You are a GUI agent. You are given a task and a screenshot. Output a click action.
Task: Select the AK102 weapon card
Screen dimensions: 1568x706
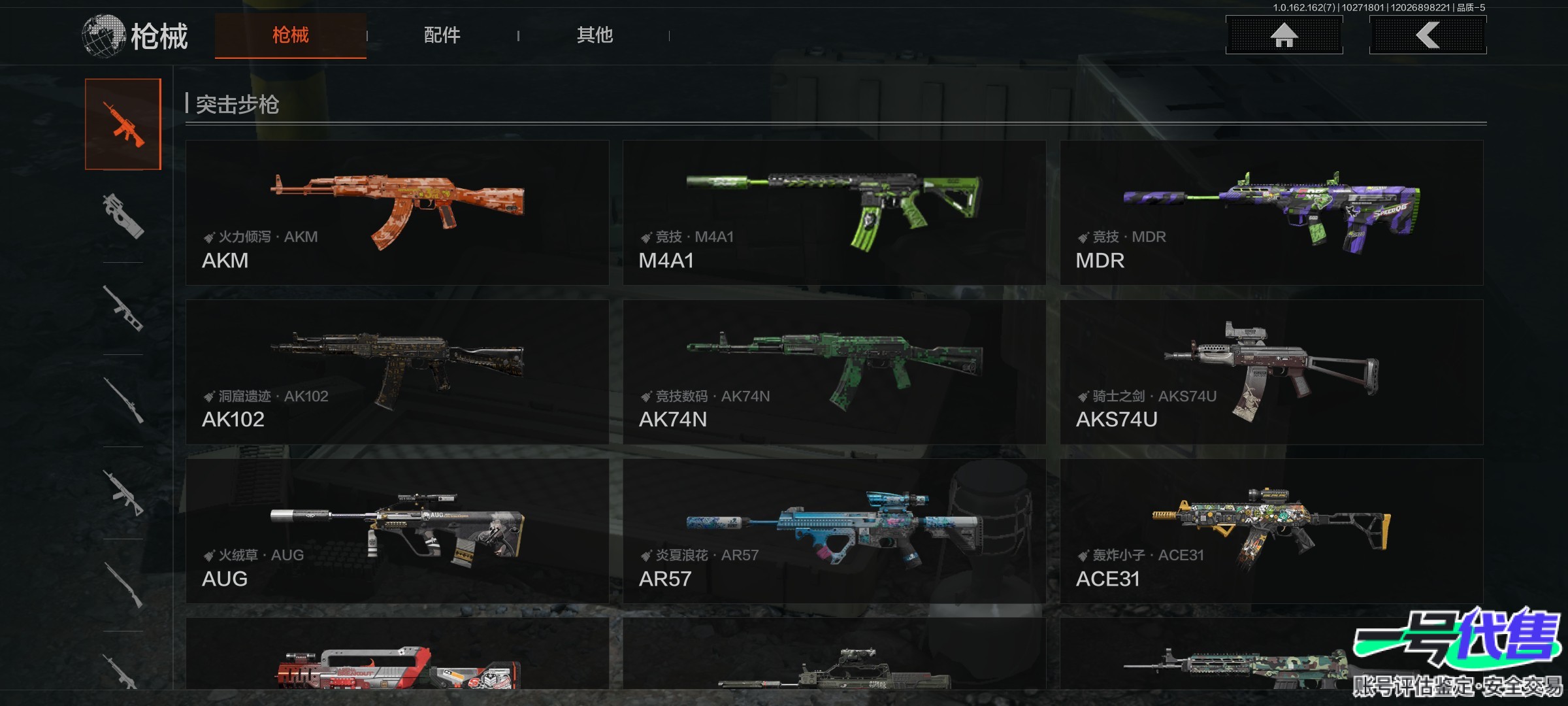tap(397, 372)
